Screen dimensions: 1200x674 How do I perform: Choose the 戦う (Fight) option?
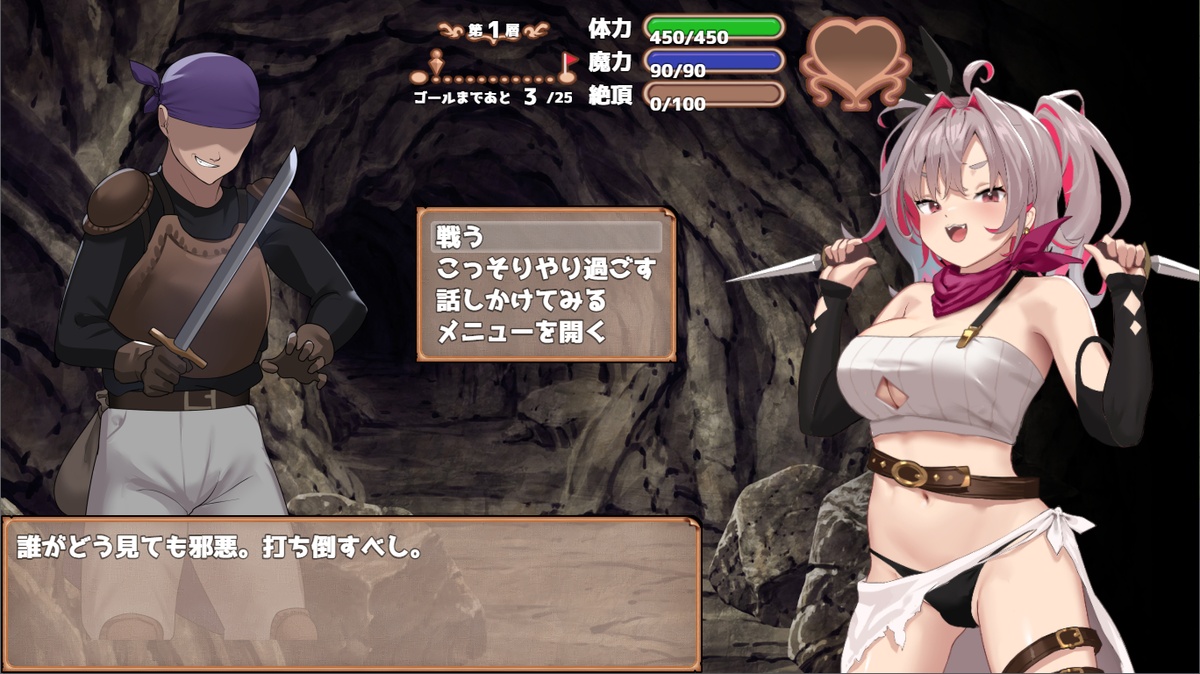point(546,237)
